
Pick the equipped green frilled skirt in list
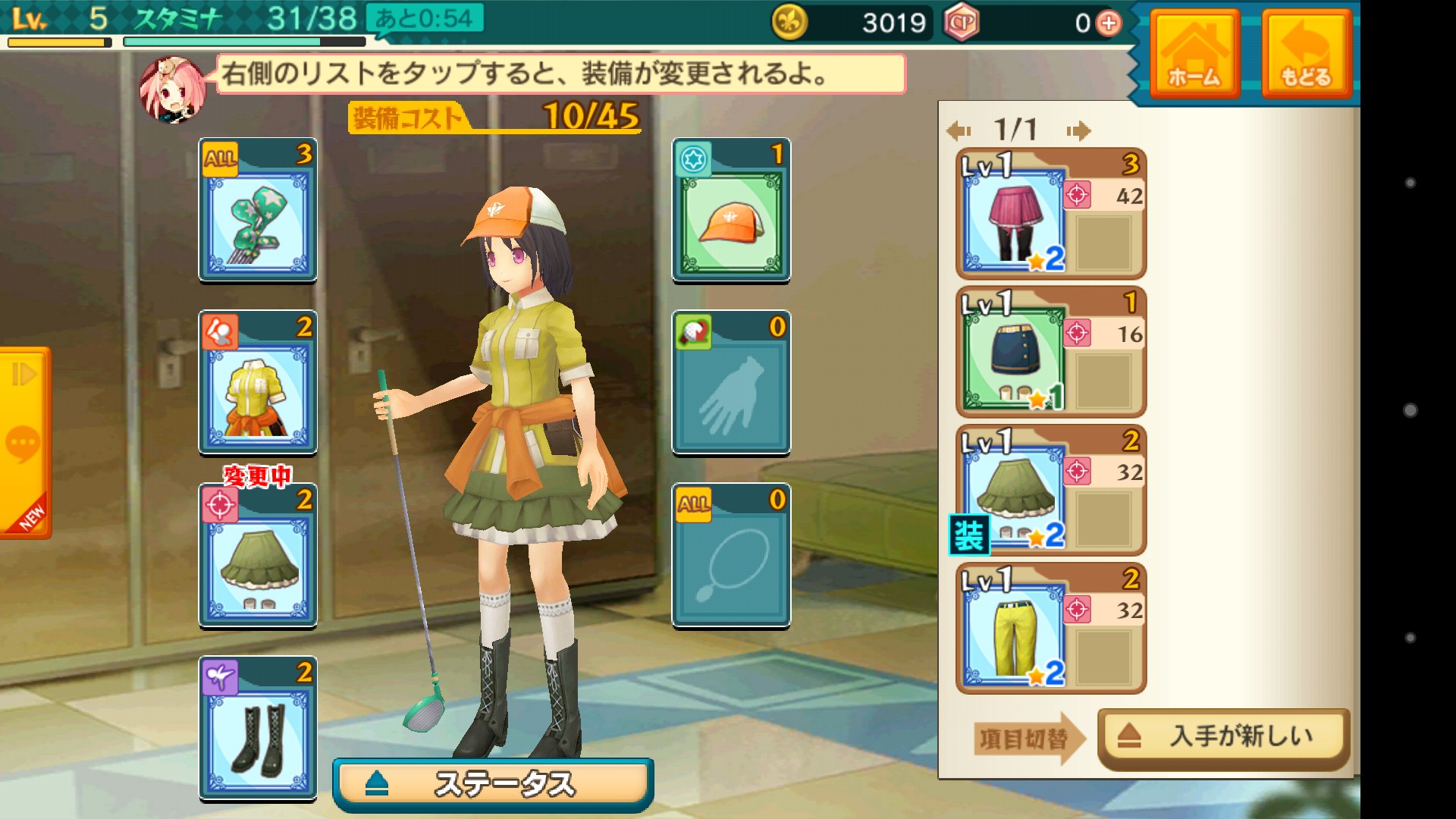[1050, 491]
